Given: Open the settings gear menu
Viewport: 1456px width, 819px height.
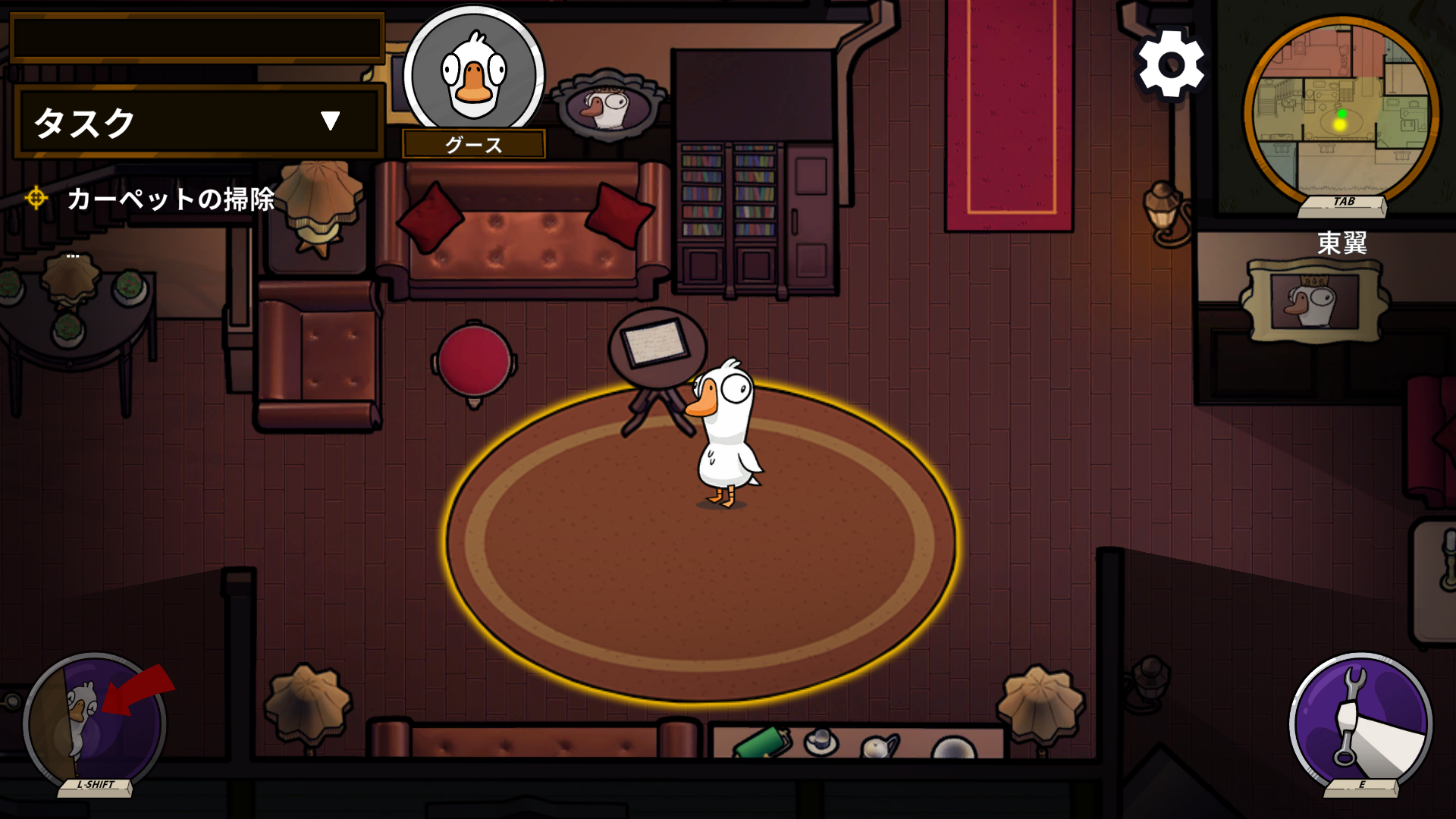Looking at the screenshot, I should pos(1171,64).
